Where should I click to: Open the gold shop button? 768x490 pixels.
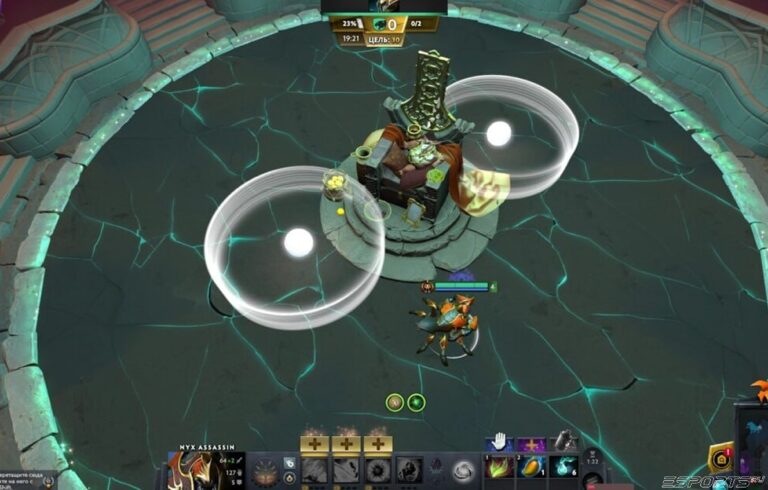719,457
